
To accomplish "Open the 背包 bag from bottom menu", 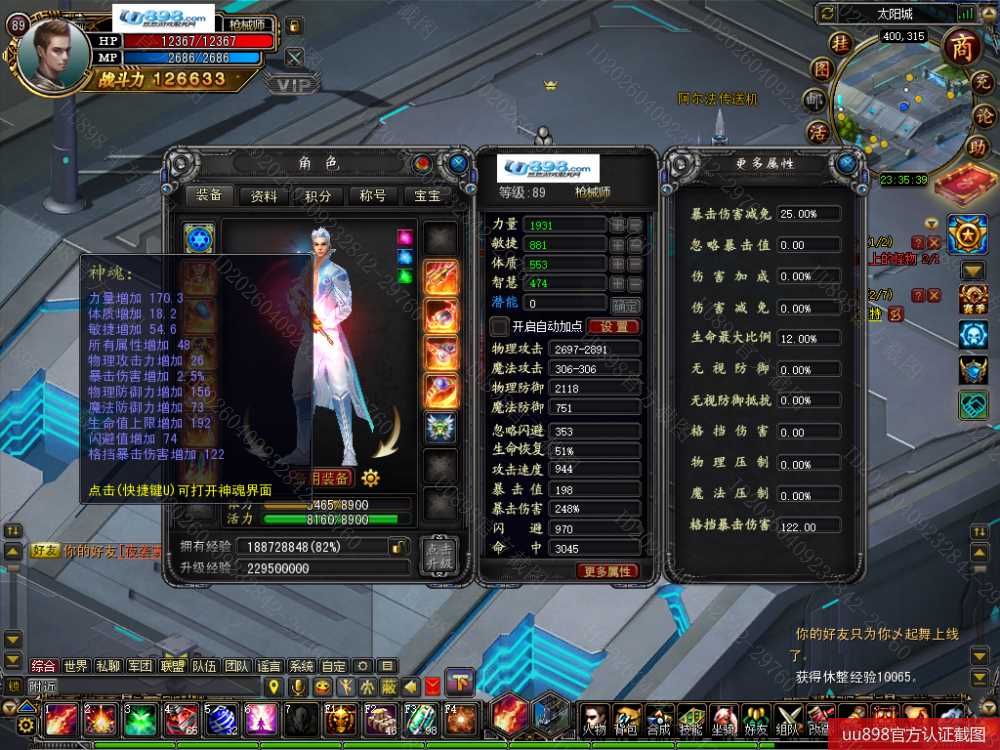I will pyautogui.click(x=627, y=717).
